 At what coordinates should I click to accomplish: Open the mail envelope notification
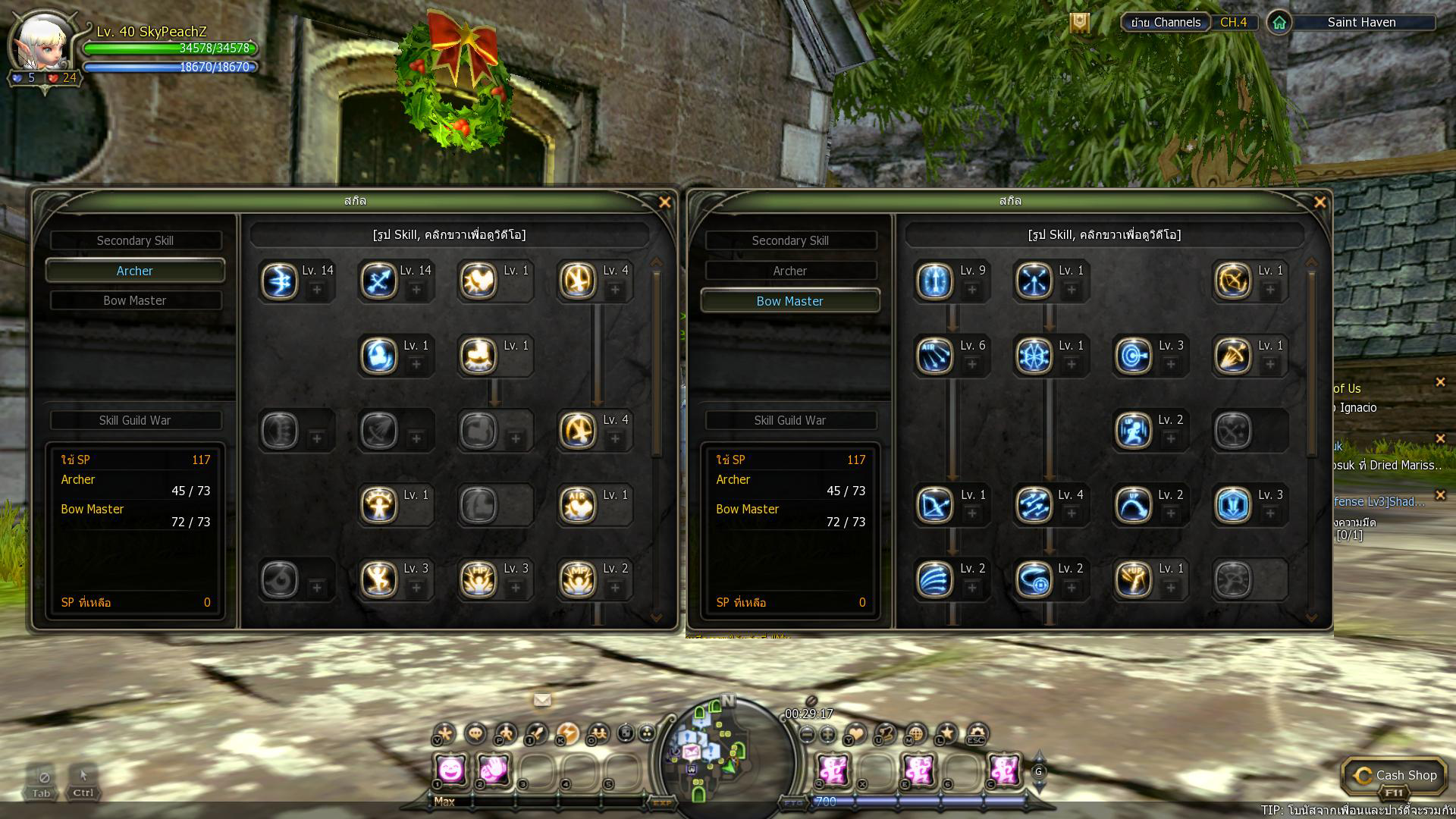(x=542, y=699)
